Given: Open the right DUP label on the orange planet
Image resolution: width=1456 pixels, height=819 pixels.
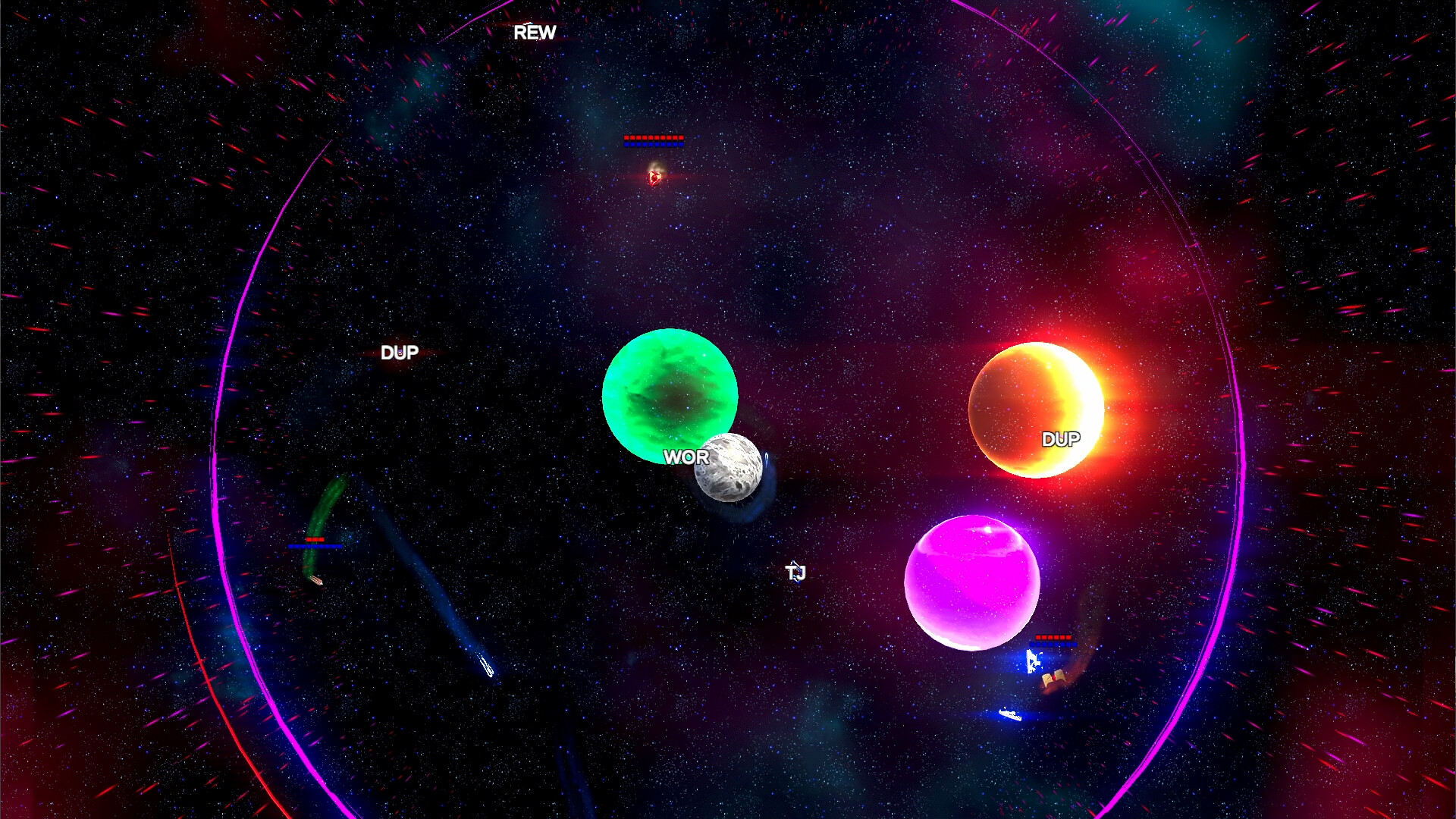Looking at the screenshot, I should [1061, 438].
